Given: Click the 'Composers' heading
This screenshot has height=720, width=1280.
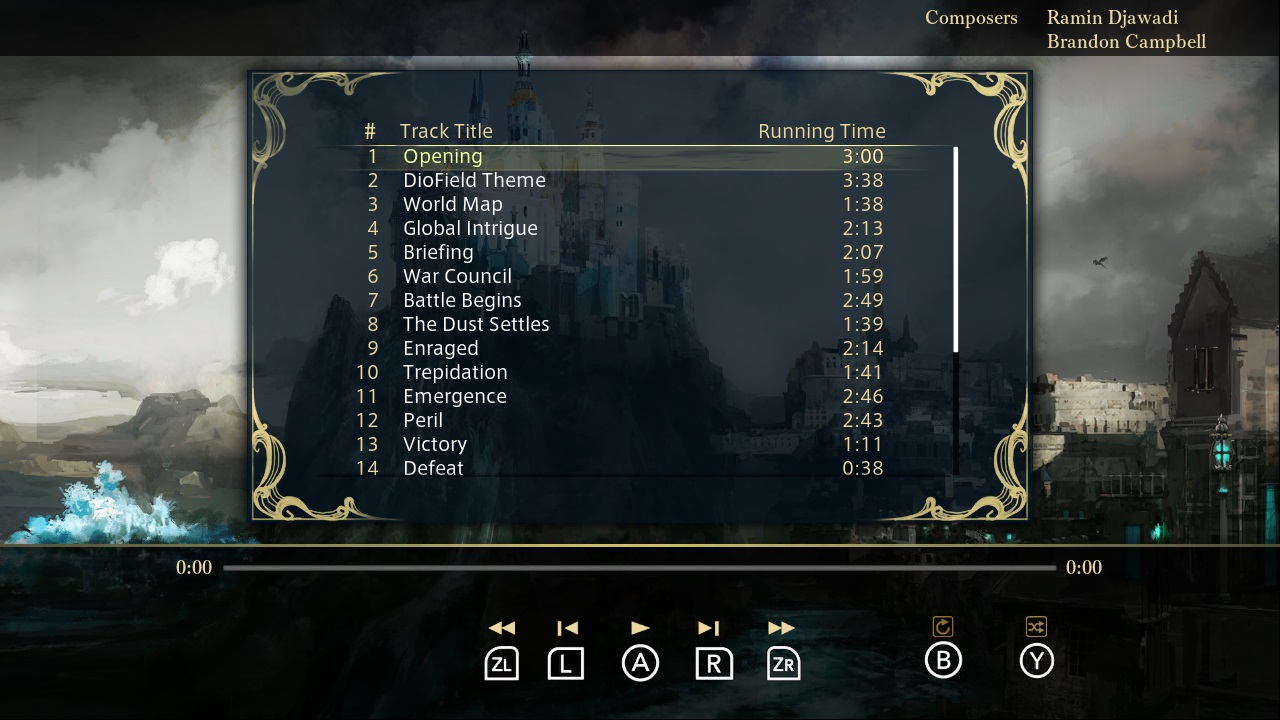Looking at the screenshot, I should coord(971,17).
